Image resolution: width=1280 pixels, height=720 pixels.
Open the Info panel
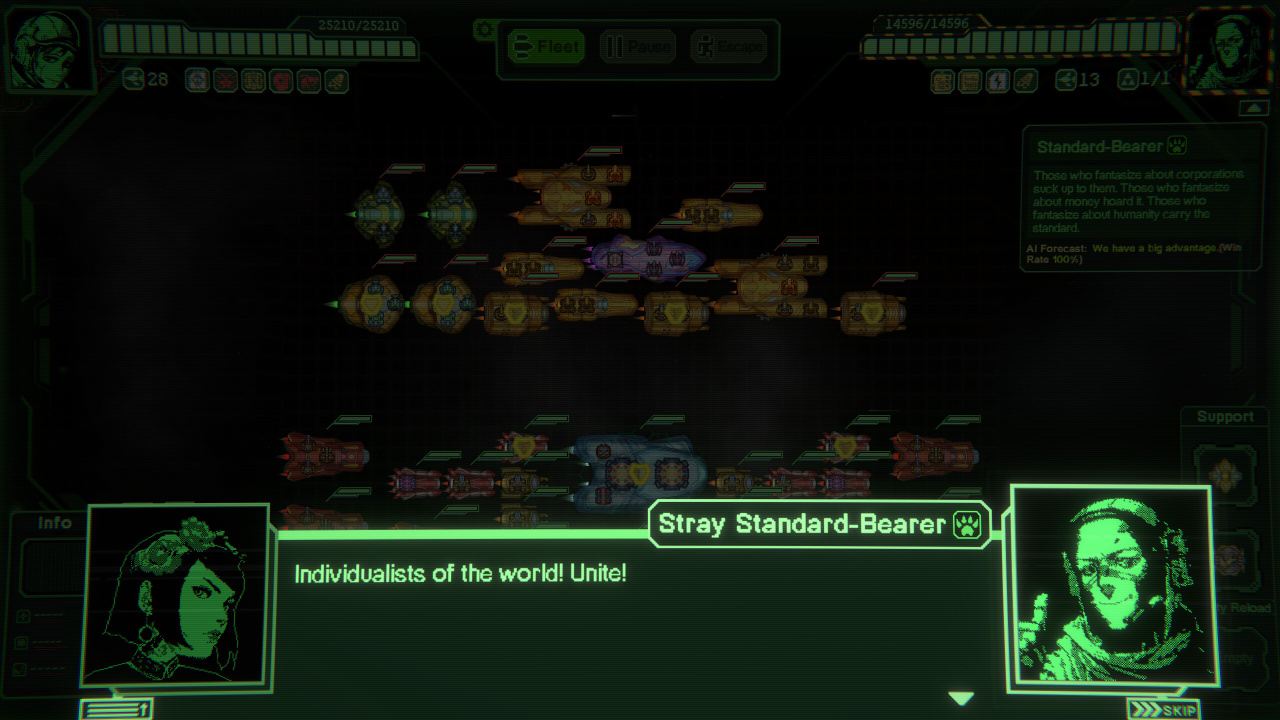tap(55, 523)
